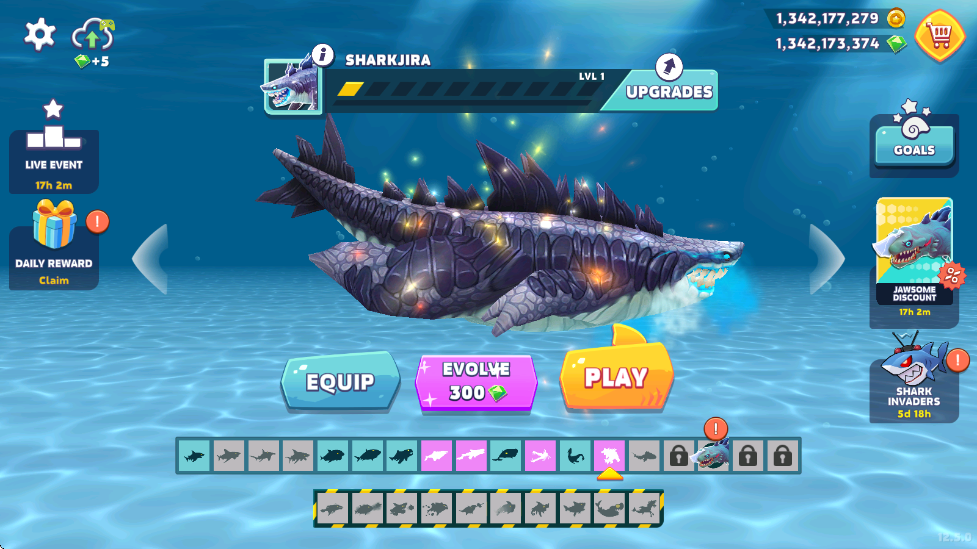Open the shop cart
The width and height of the screenshot is (977, 549).
(938, 35)
